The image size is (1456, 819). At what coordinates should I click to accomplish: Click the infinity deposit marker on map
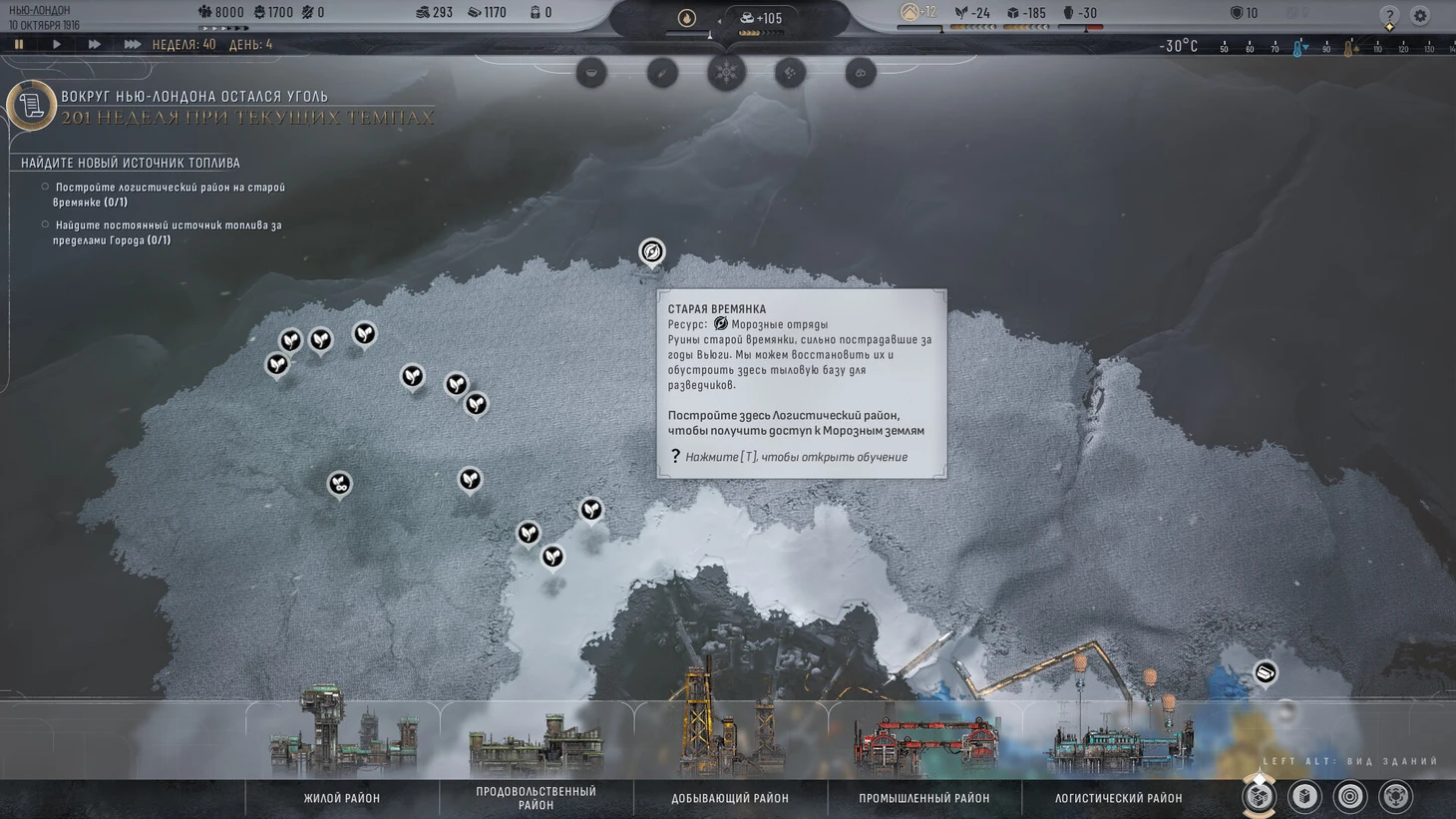point(339,484)
